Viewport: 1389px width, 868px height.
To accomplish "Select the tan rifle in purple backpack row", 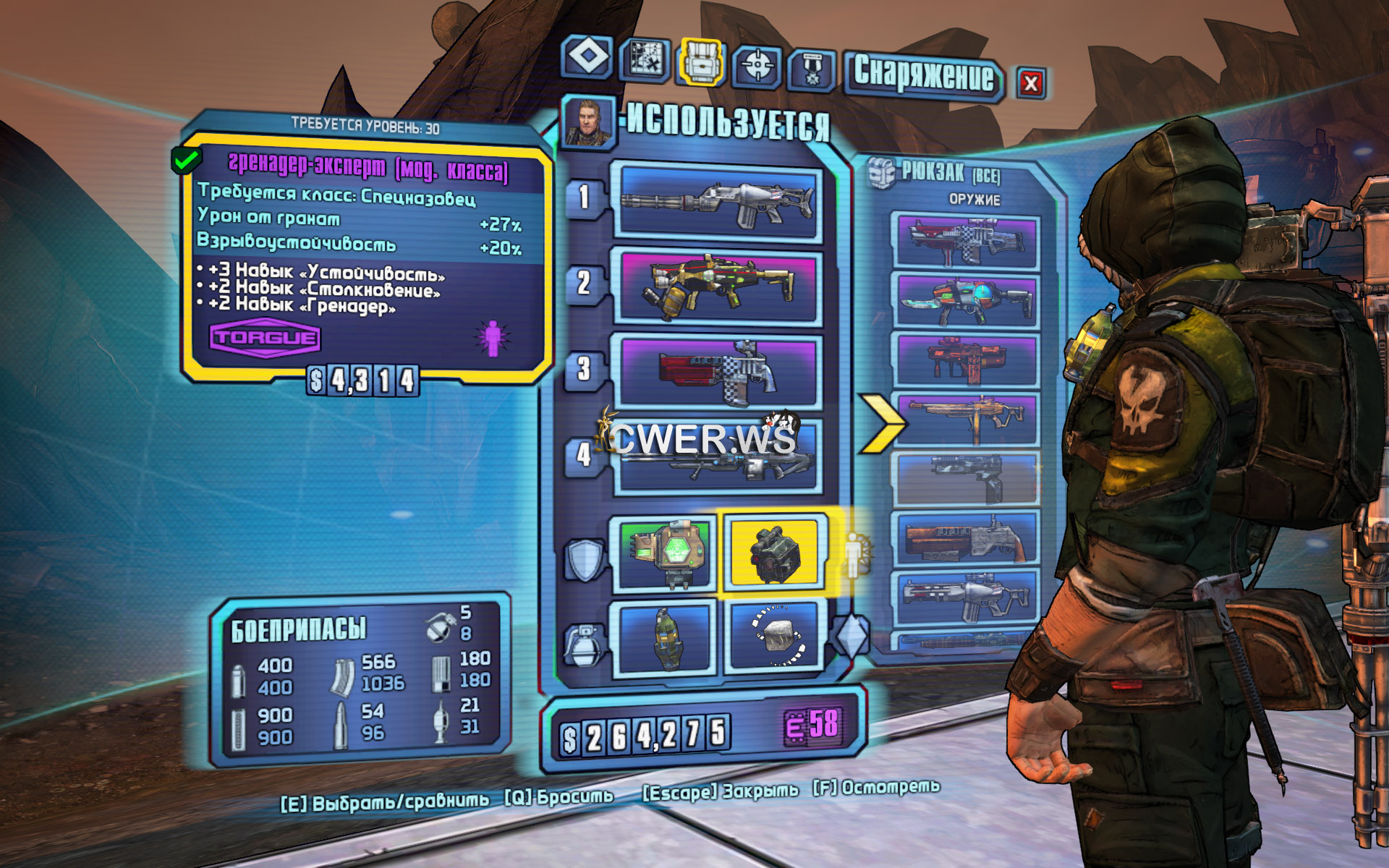I will (x=966, y=420).
